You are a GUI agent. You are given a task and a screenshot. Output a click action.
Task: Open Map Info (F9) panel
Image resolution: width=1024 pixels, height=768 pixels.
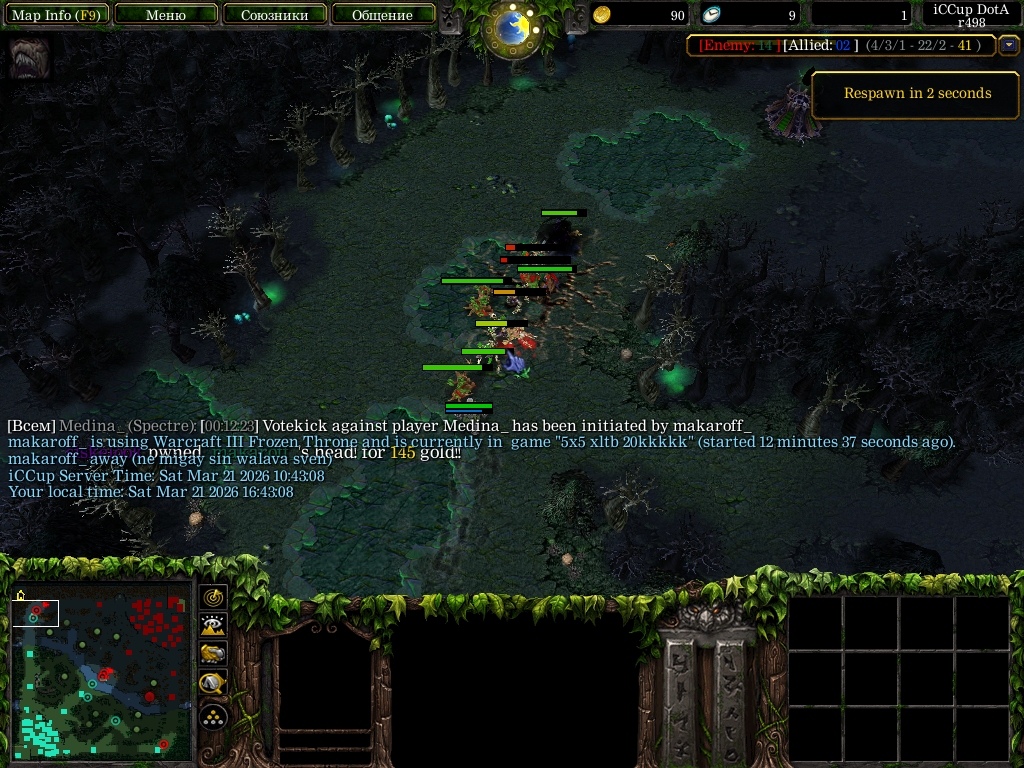(56, 15)
